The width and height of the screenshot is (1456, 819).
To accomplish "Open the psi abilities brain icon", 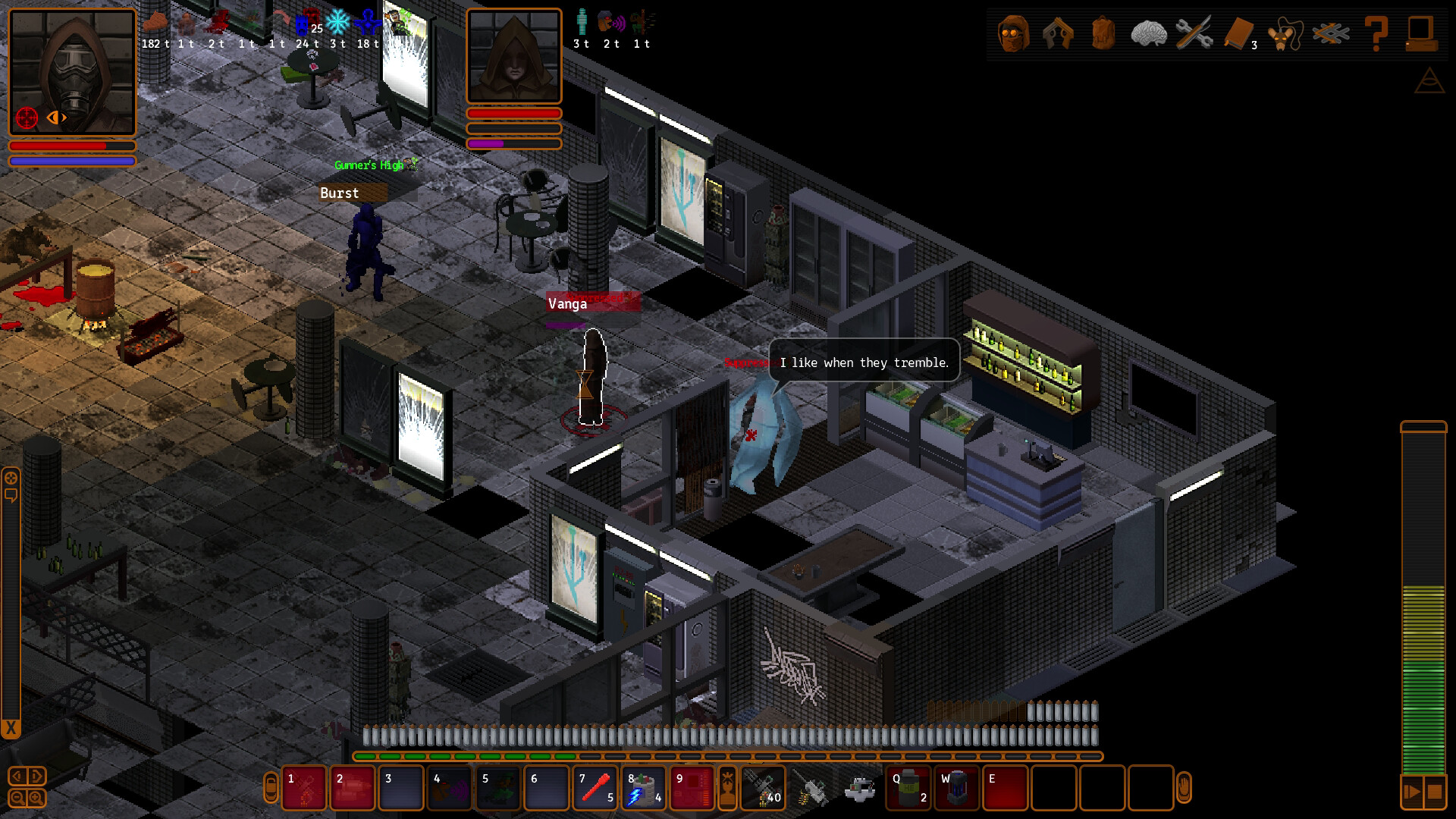I will click(1149, 32).
